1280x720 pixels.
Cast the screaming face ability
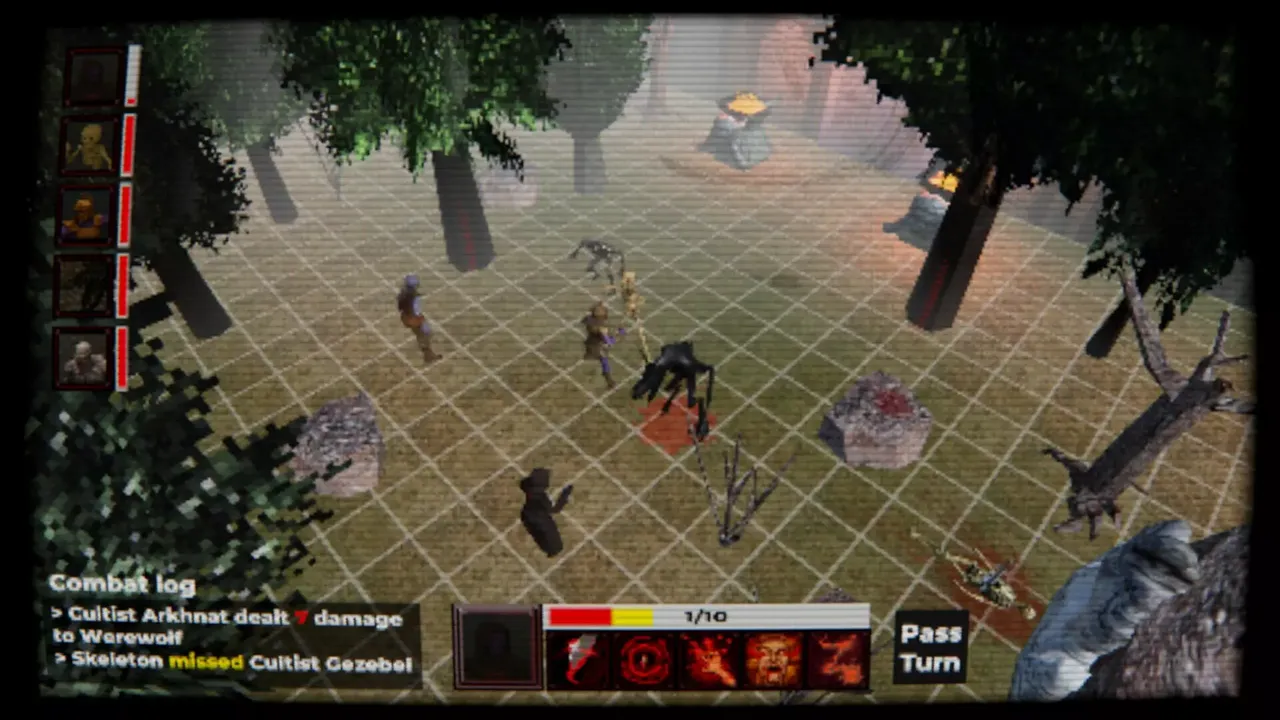pyautogui.click(x=775, y=655)
